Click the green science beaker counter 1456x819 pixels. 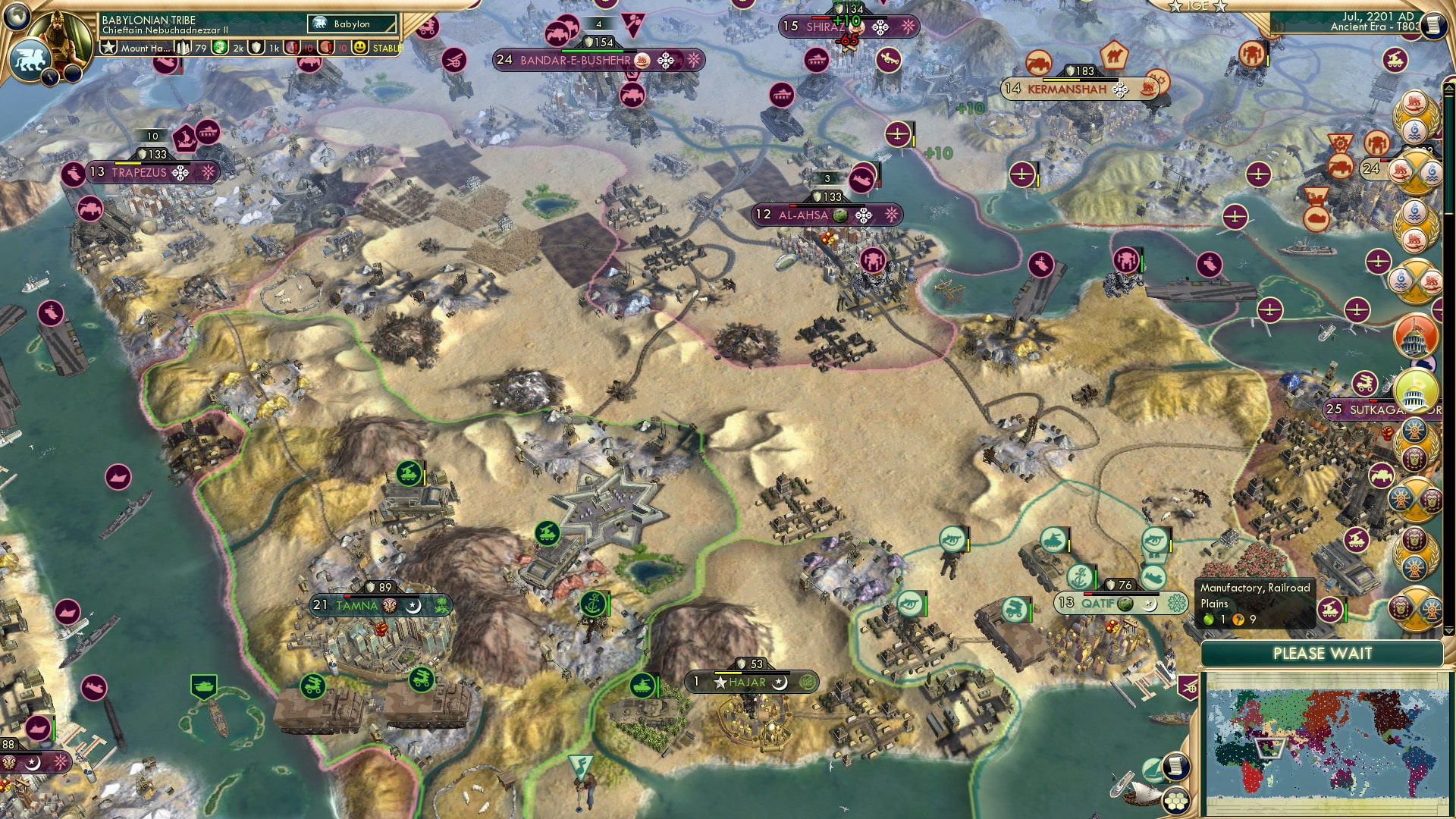(x=221, y=49)
